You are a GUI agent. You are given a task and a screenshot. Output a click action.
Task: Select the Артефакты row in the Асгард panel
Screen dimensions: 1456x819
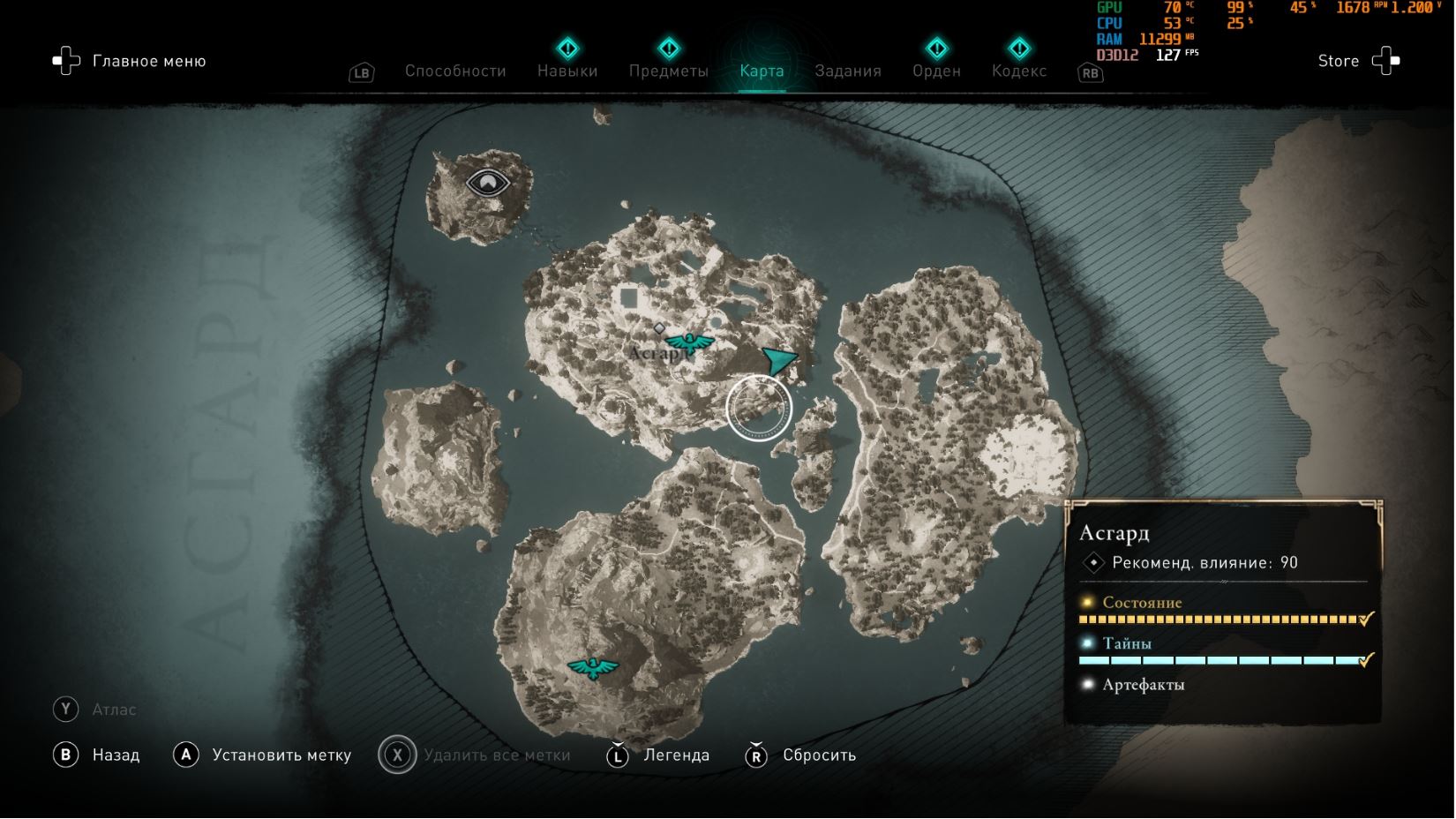pyautogui.click(x=1143, y=685)
